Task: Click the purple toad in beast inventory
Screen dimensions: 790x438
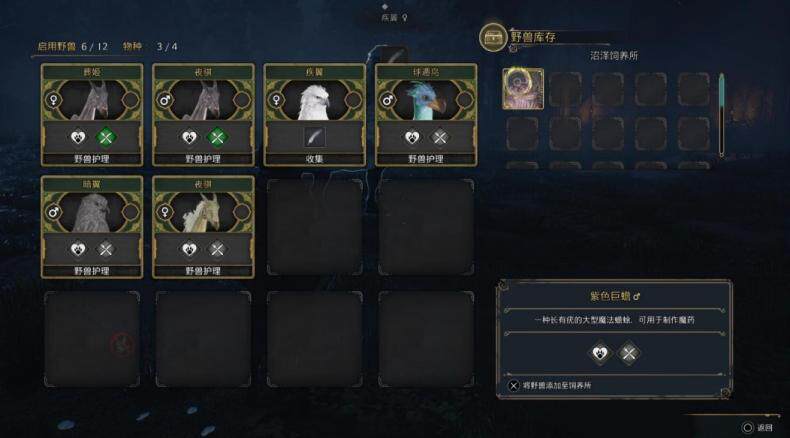Action: pyautogui.click(x=523, y=88)
